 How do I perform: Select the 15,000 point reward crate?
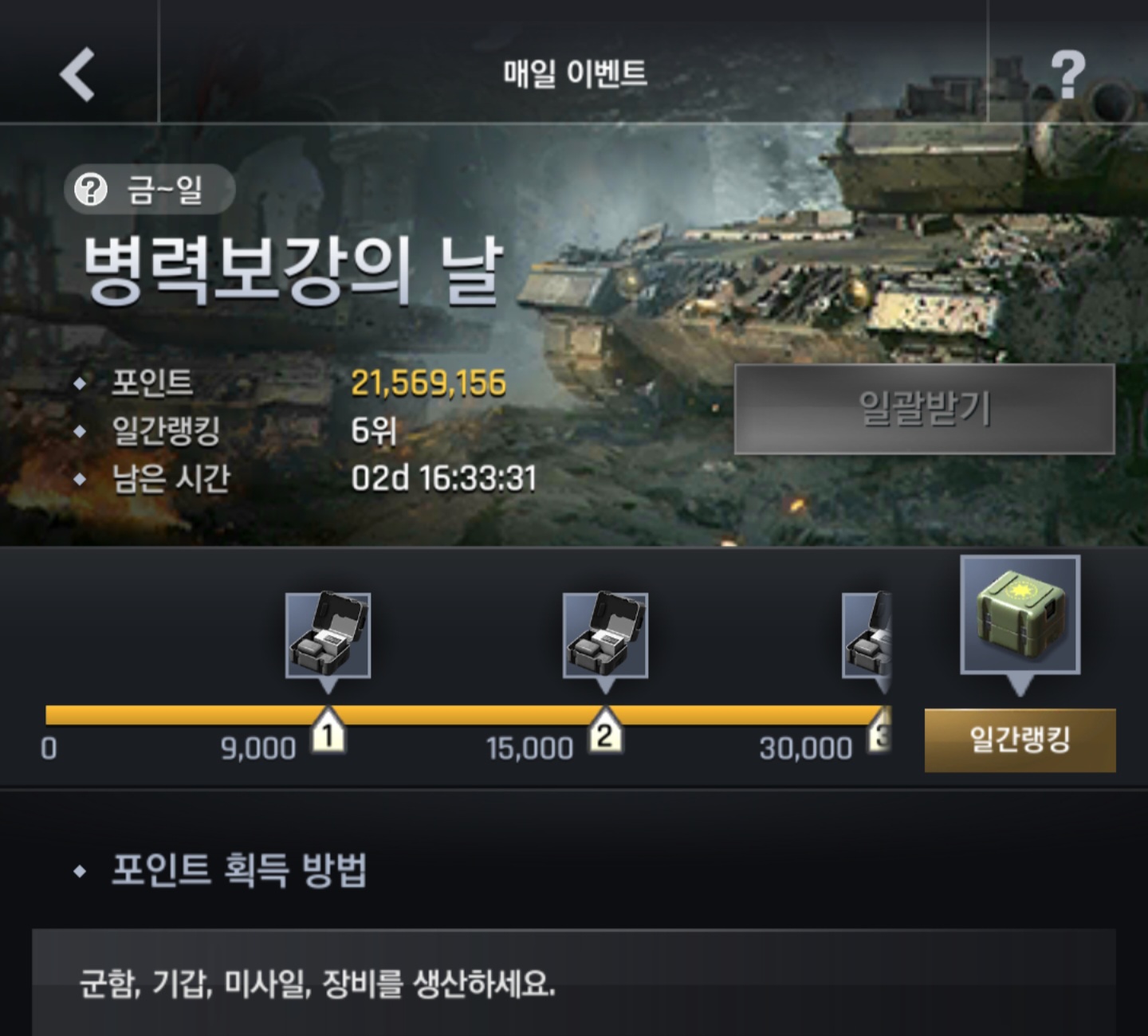click(x=605, y=635)
